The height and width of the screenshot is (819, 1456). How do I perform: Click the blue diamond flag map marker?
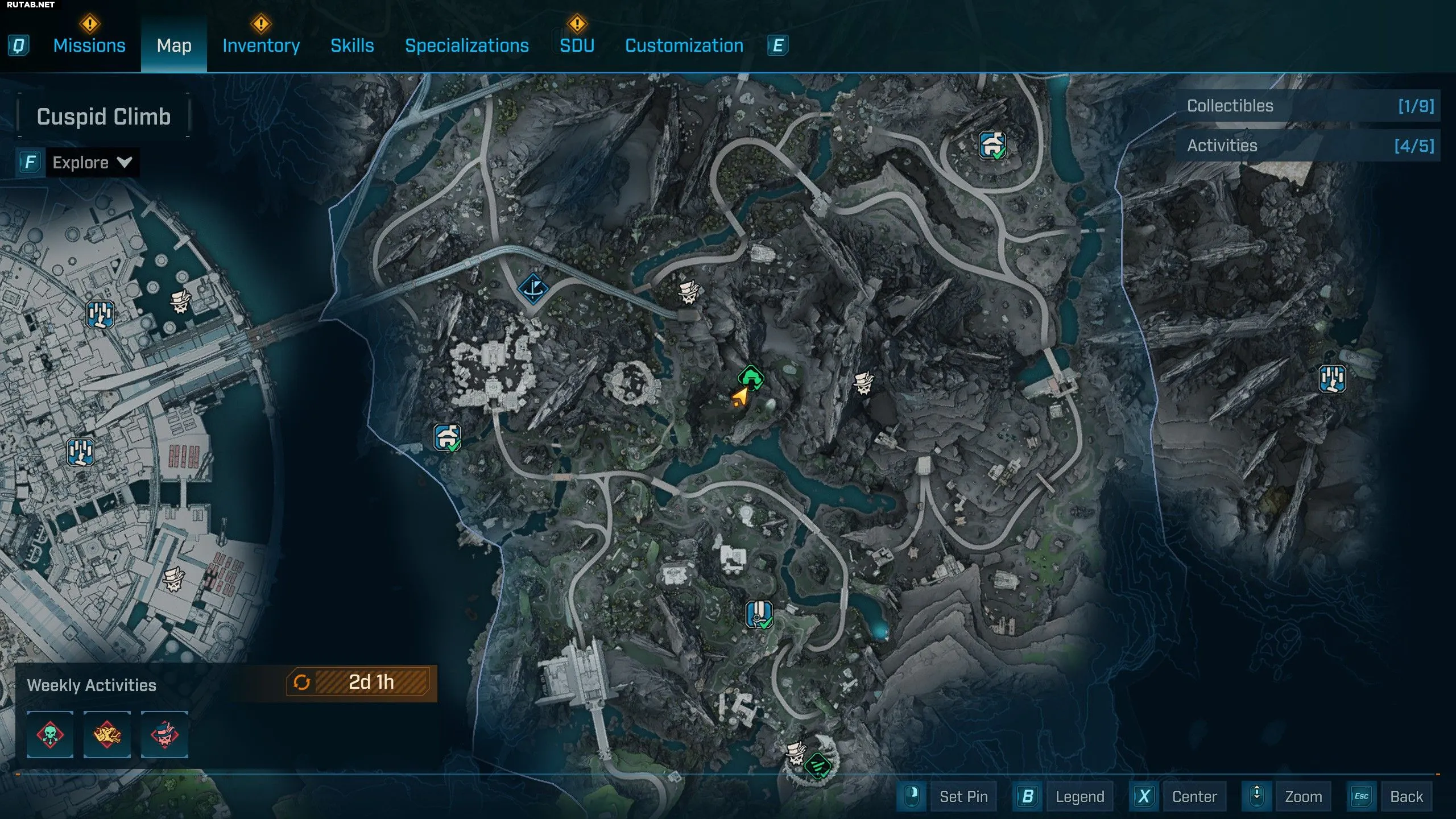[x=533, y=289]
